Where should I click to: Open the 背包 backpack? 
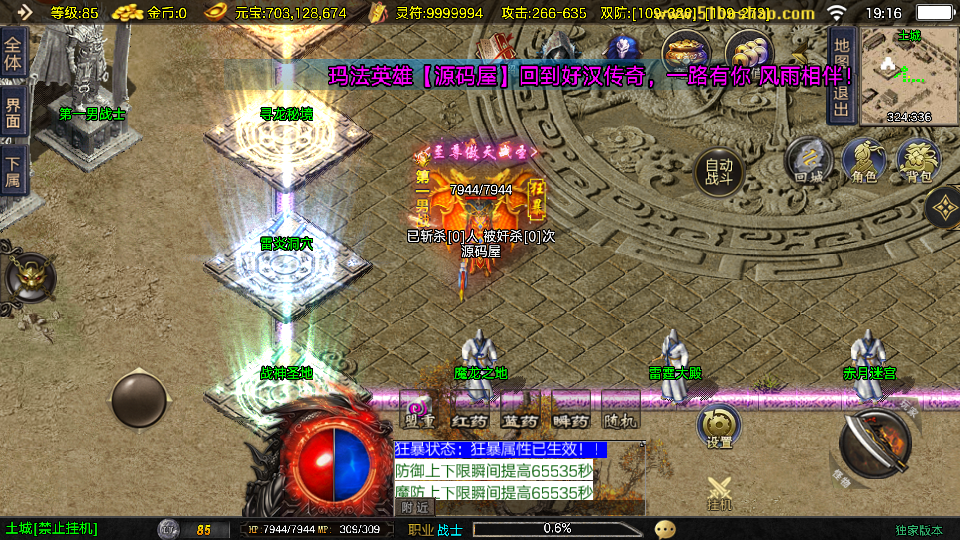(x=918, y=161)
